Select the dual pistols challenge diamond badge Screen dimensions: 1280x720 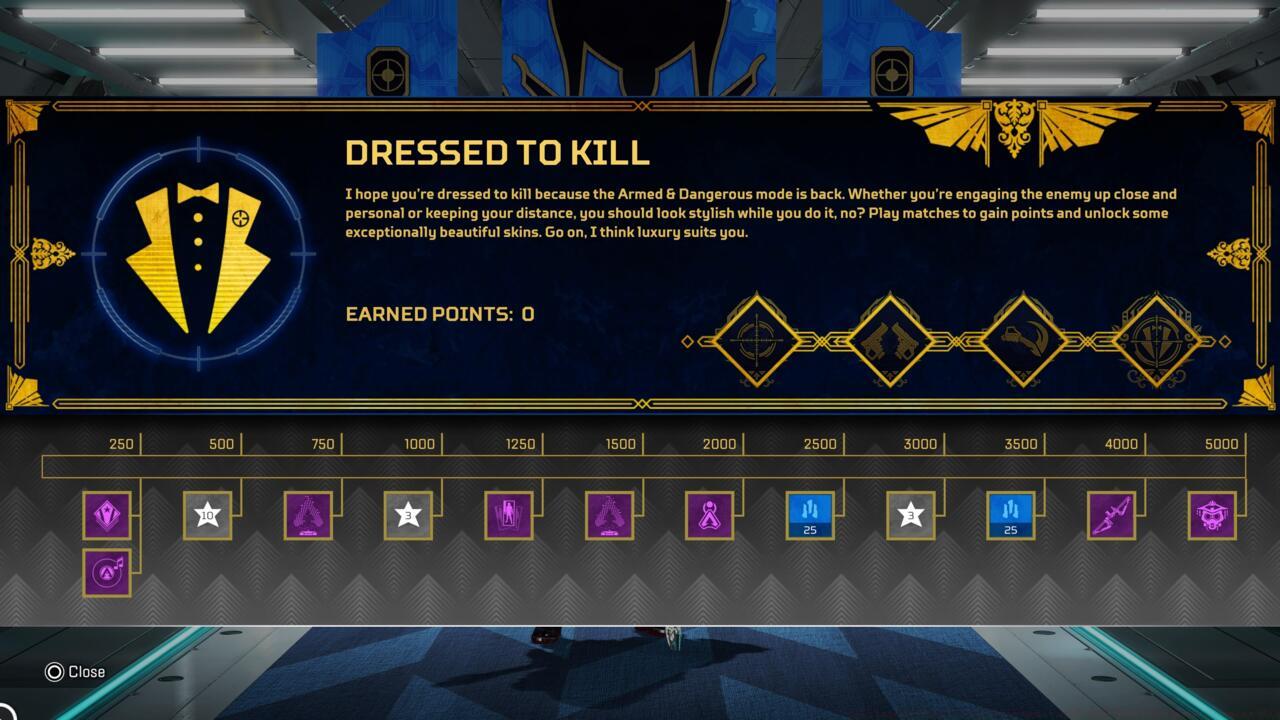pos(890,340)
